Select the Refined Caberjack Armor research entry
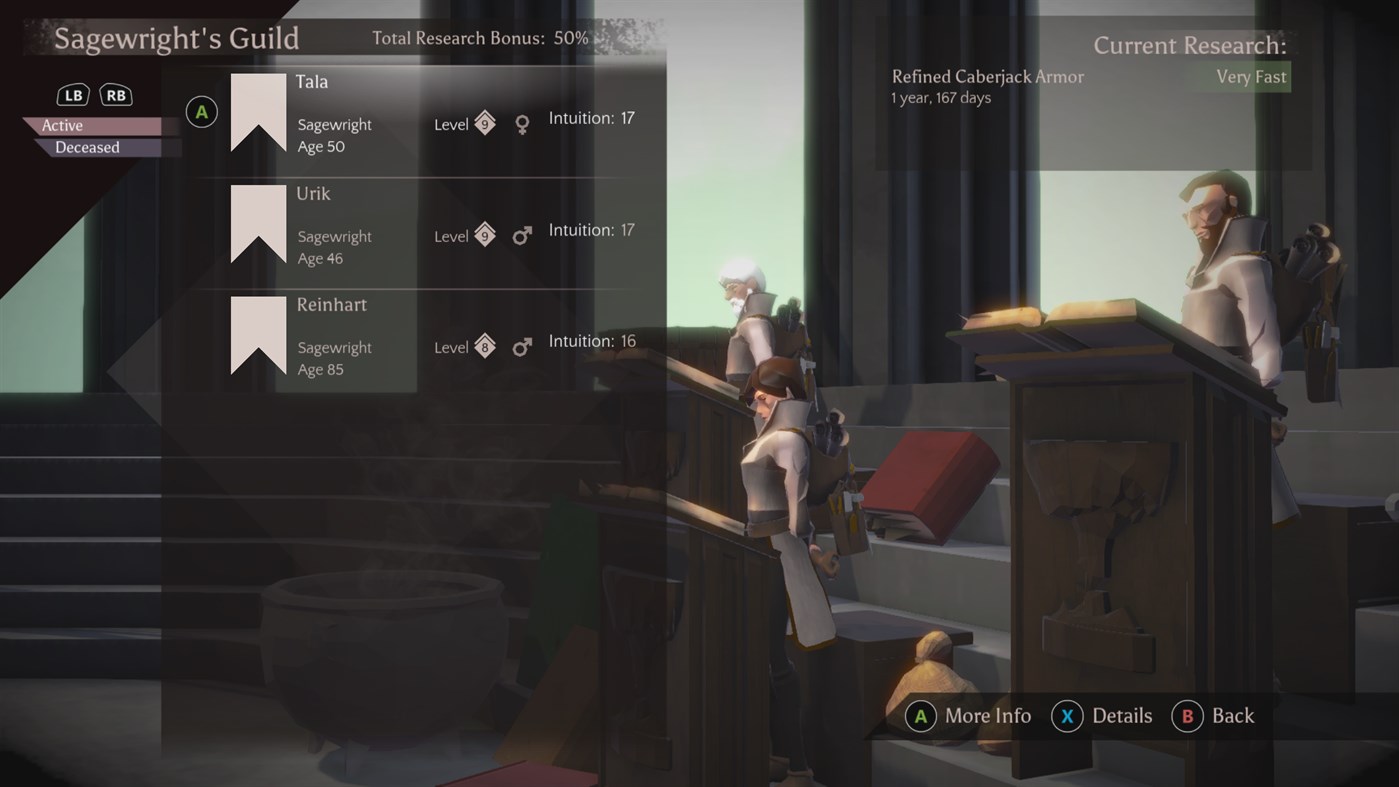 point(987,76)
